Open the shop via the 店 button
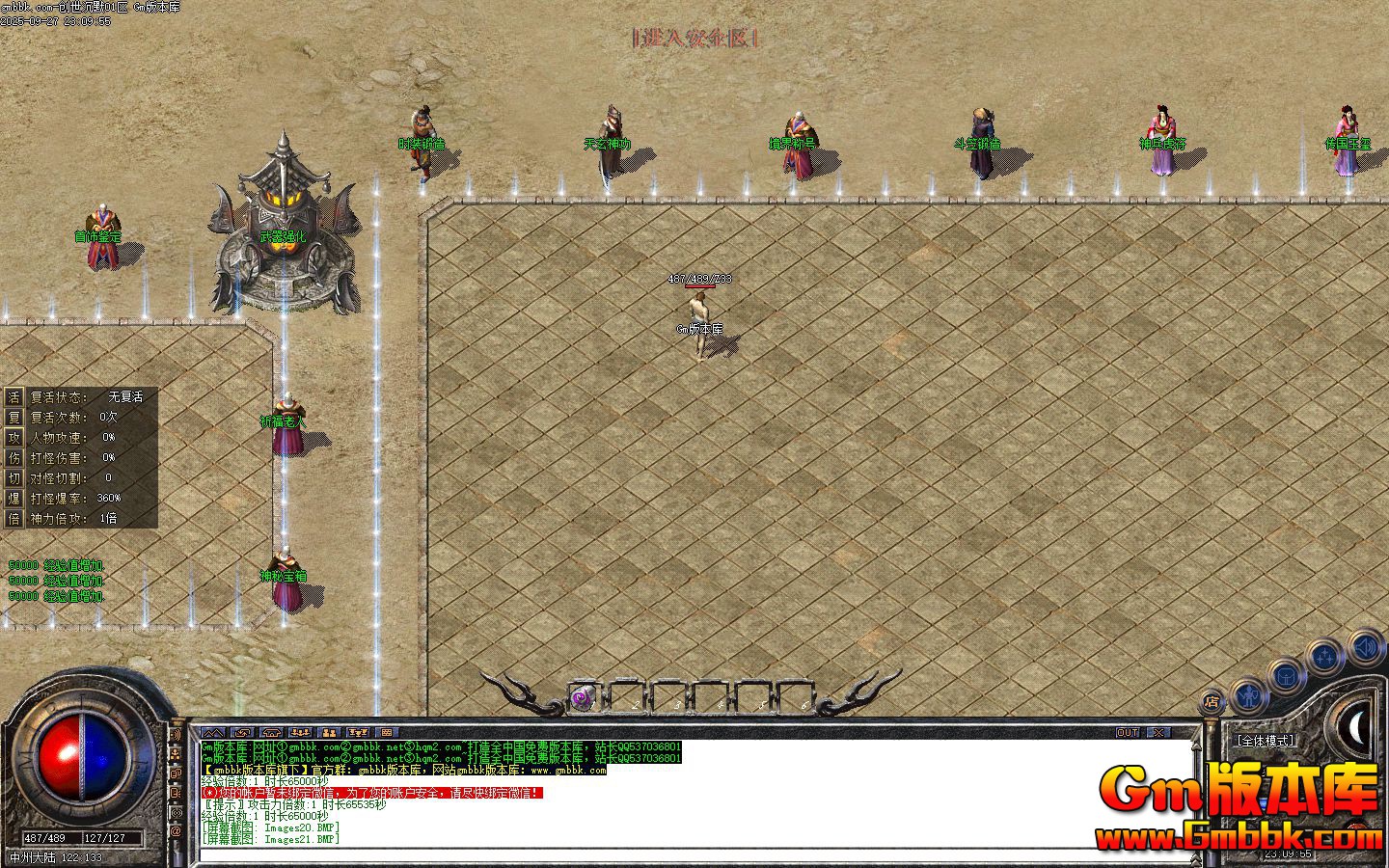 click(x=1212, y=701)
